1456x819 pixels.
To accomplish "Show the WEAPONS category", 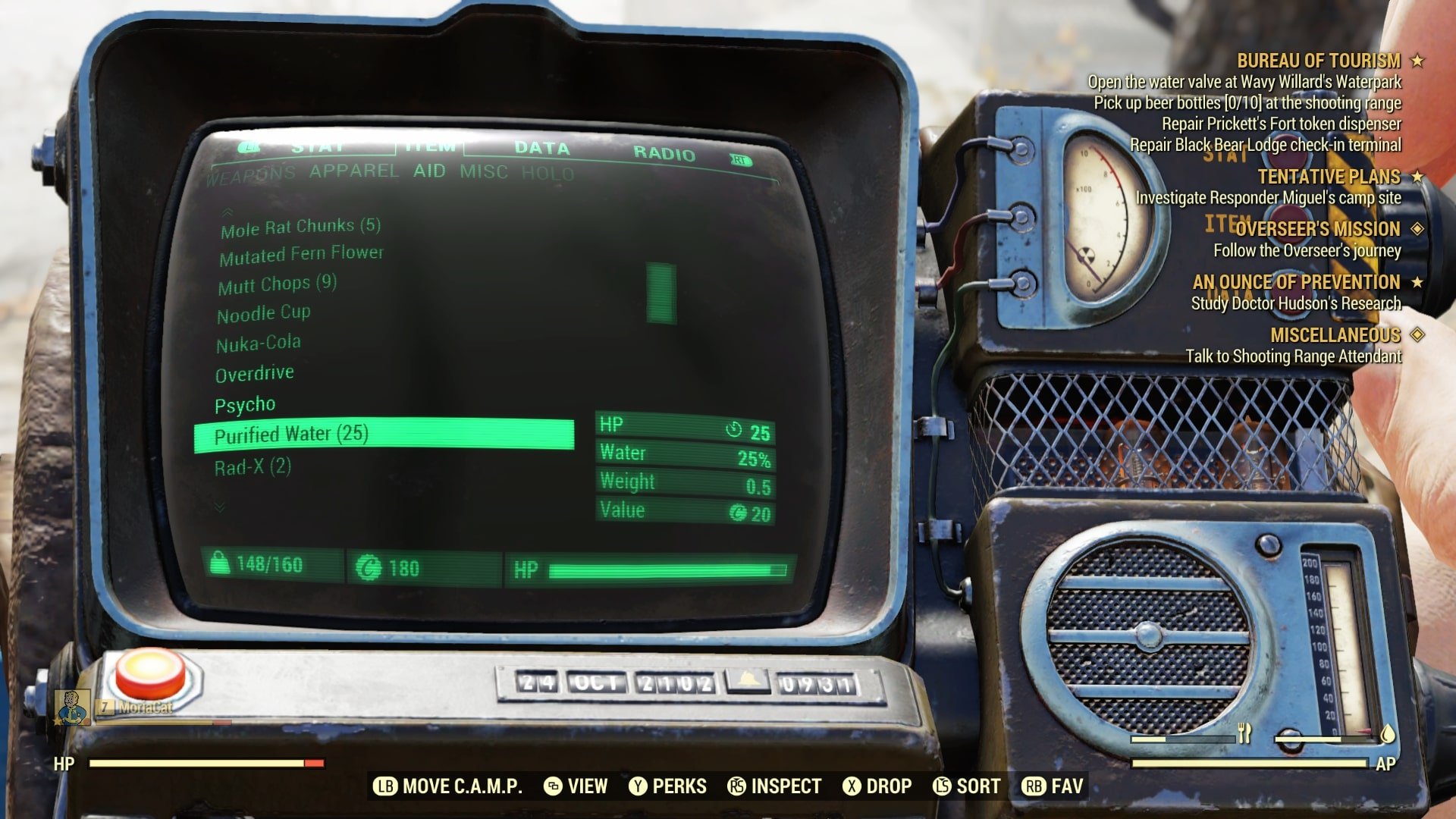I will (x=250, y=174).
